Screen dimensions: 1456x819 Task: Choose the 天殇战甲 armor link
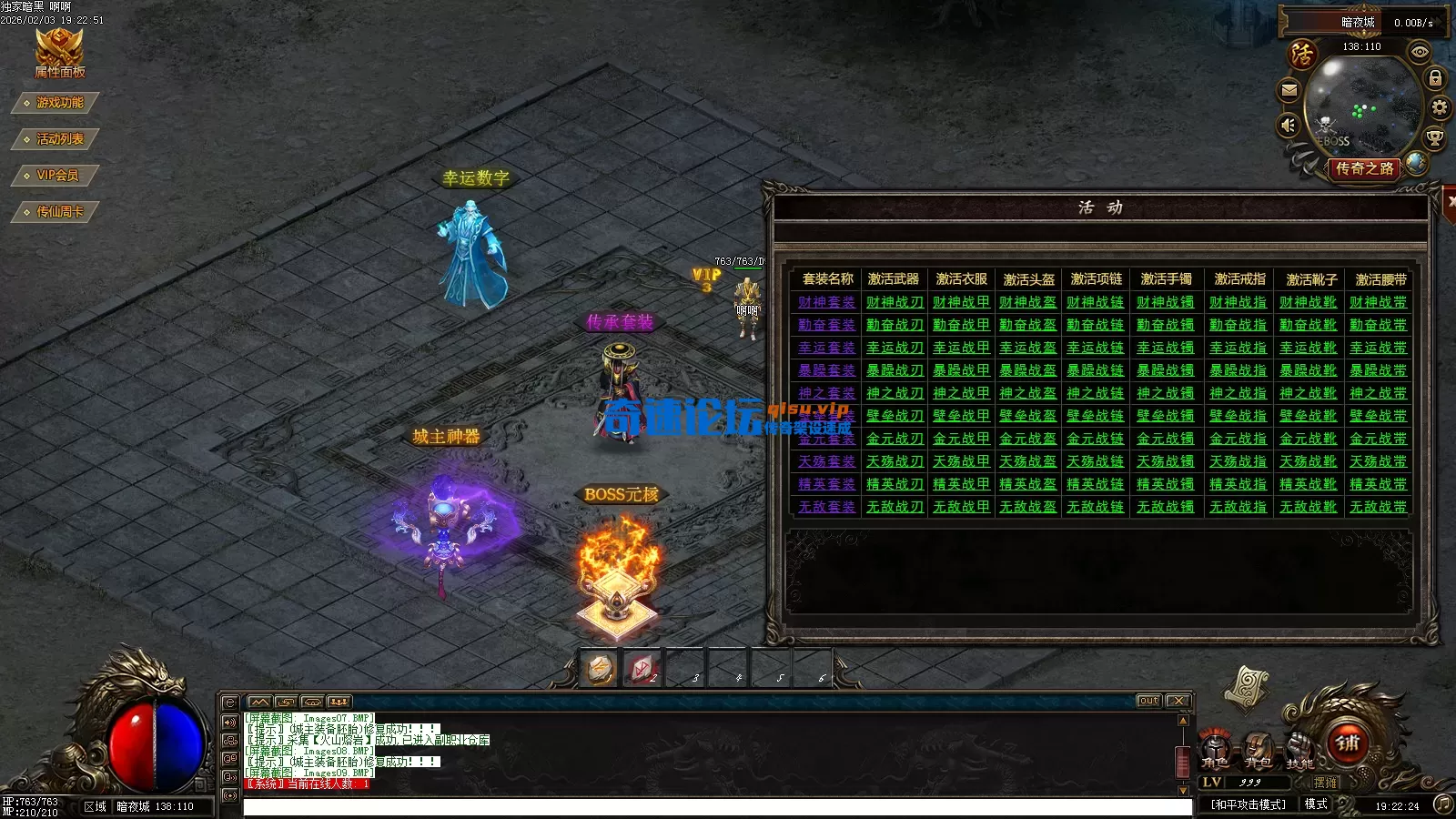[x=961, y=461]
